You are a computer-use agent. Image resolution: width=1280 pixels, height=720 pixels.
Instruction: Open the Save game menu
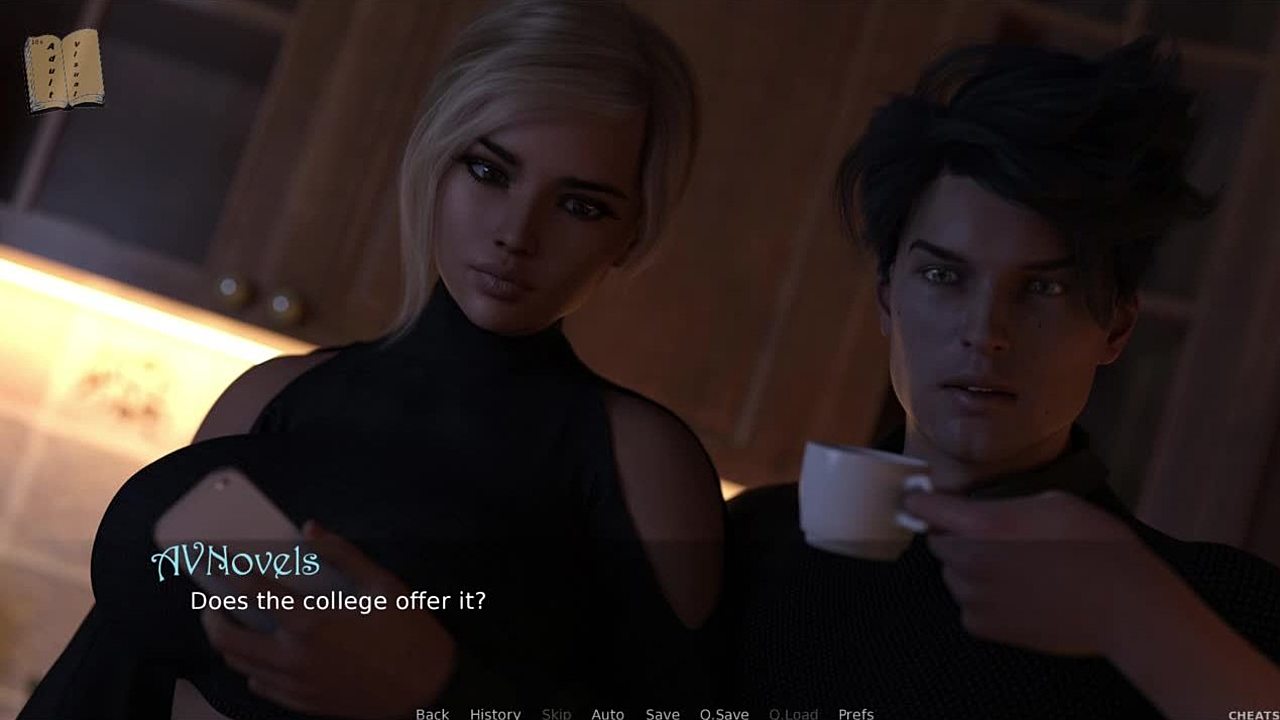pyautogui.click(x=662, y=713)
